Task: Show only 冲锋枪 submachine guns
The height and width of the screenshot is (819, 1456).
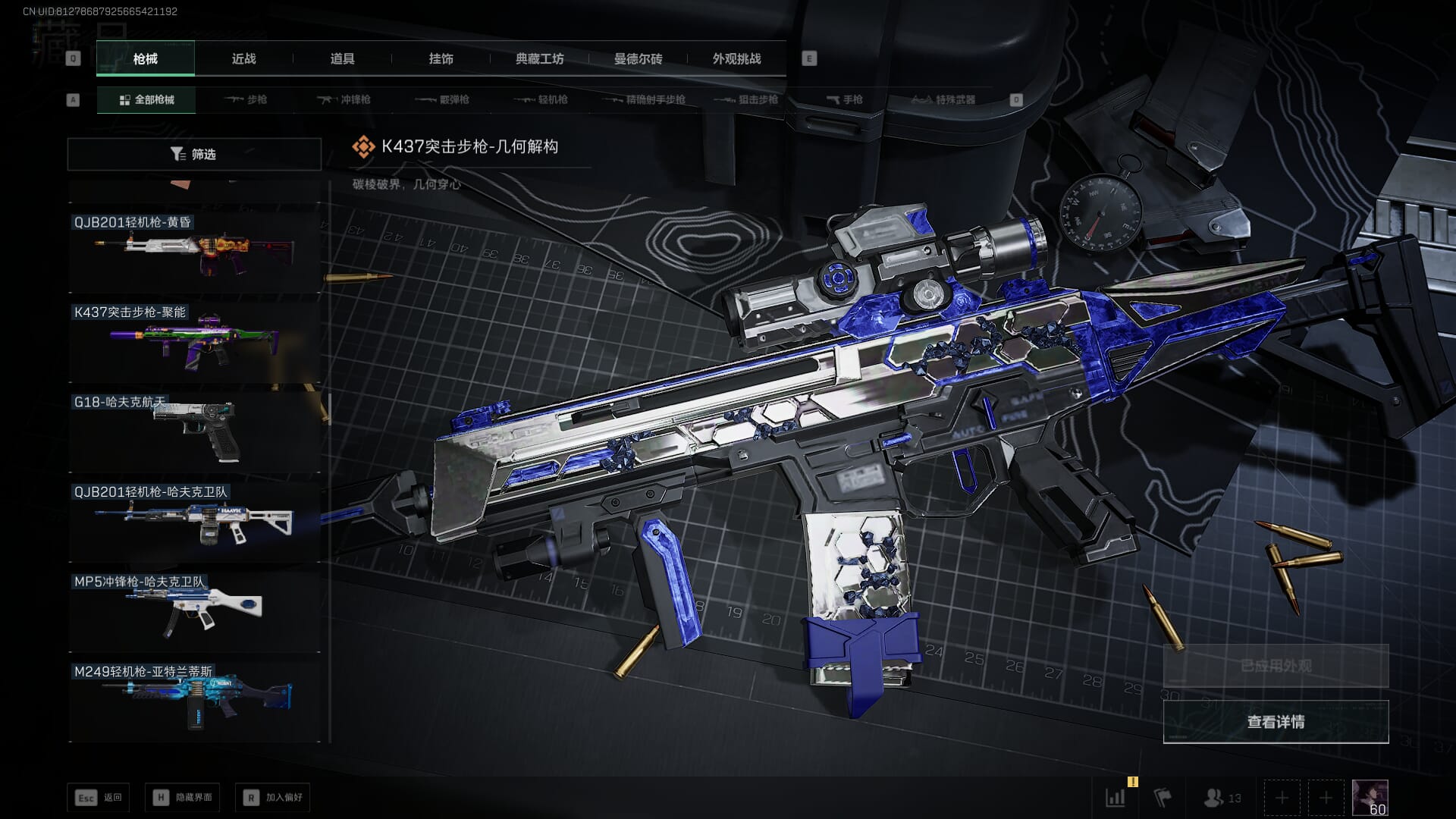Action: pyautogui.click(x=345, y=99)
